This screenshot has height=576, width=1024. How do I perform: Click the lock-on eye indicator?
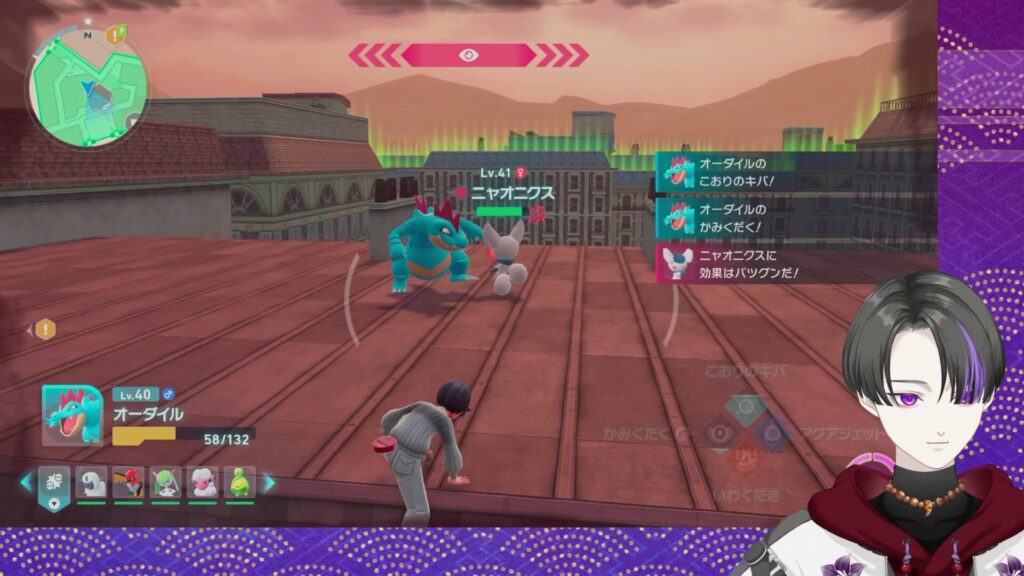coord(468,55)
